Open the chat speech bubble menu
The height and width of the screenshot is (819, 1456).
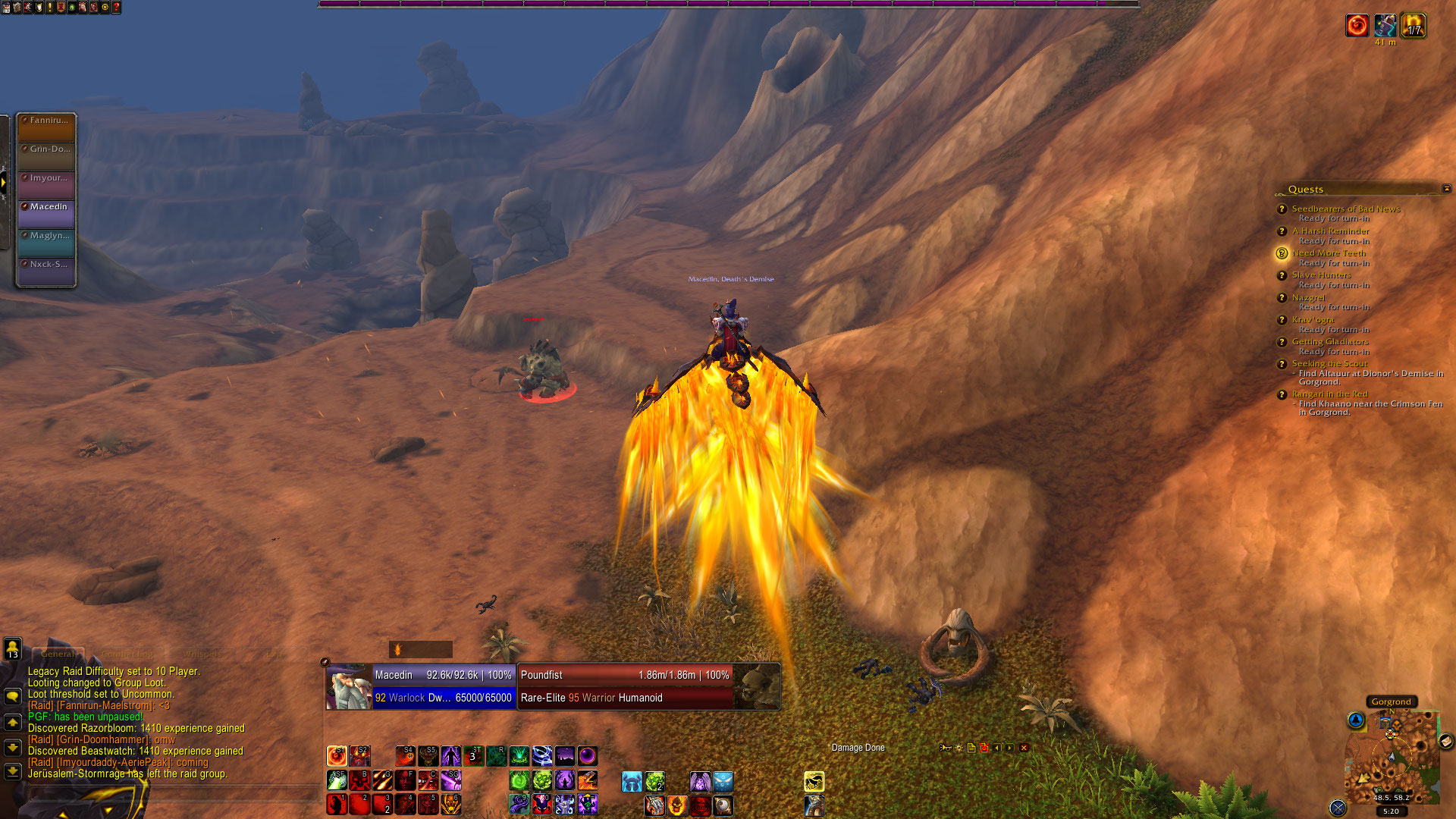13,696
